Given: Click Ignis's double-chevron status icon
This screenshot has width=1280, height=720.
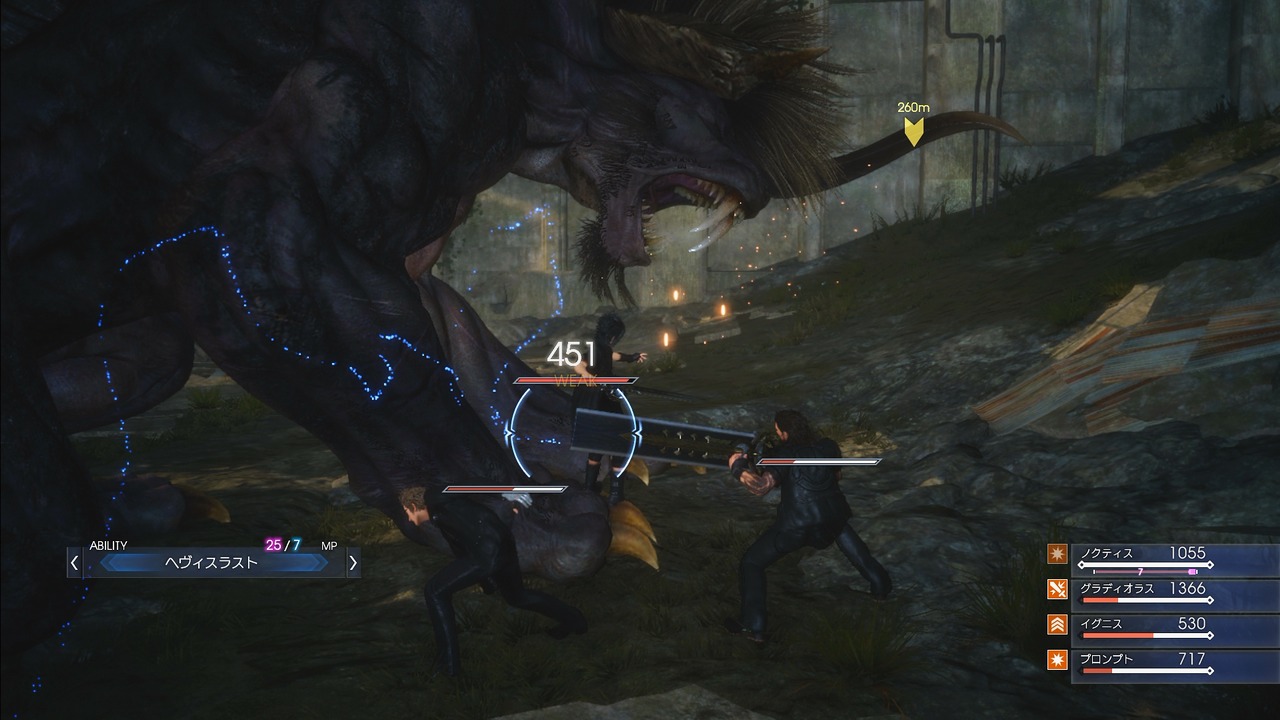Looking at the screenshot, I should (1058, 623).
